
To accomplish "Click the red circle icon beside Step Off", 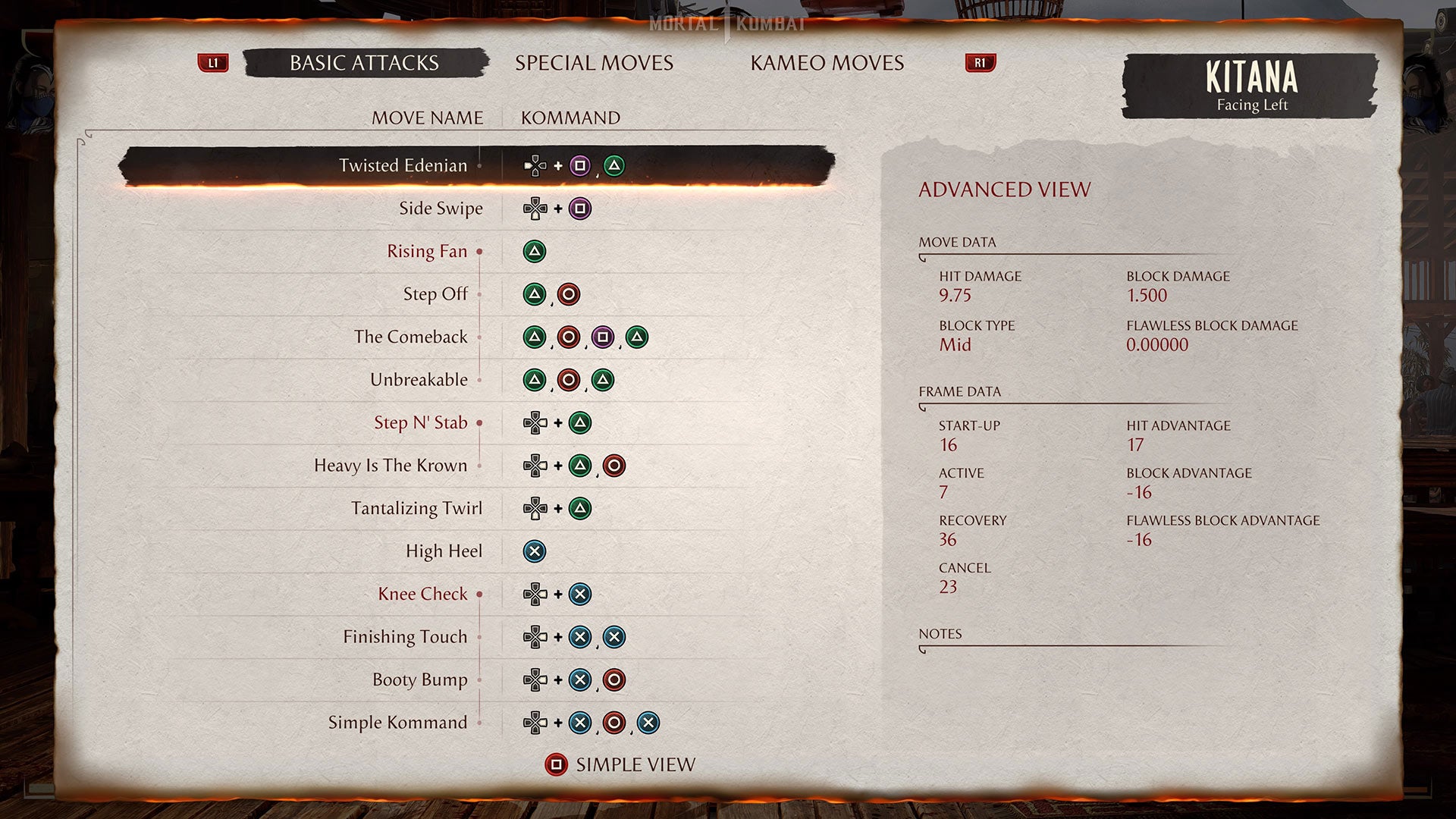I will coord(569,294).
